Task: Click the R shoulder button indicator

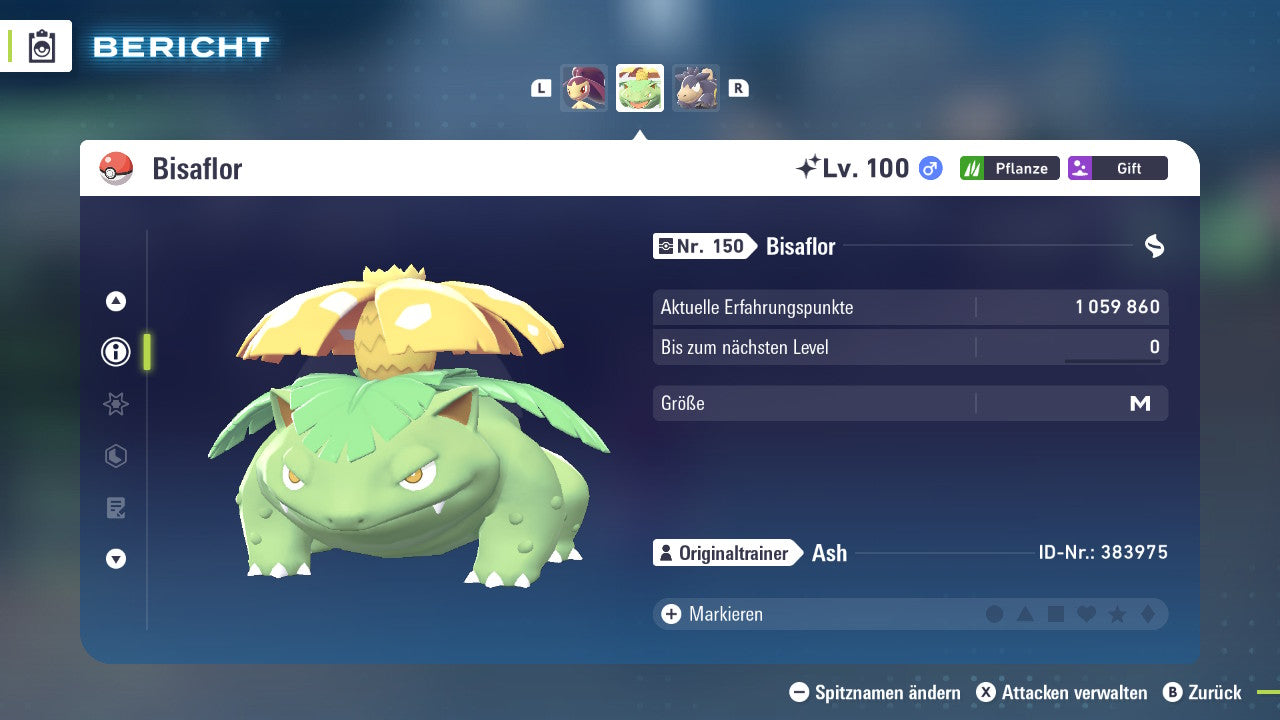Action: click(x=738, y=88)
